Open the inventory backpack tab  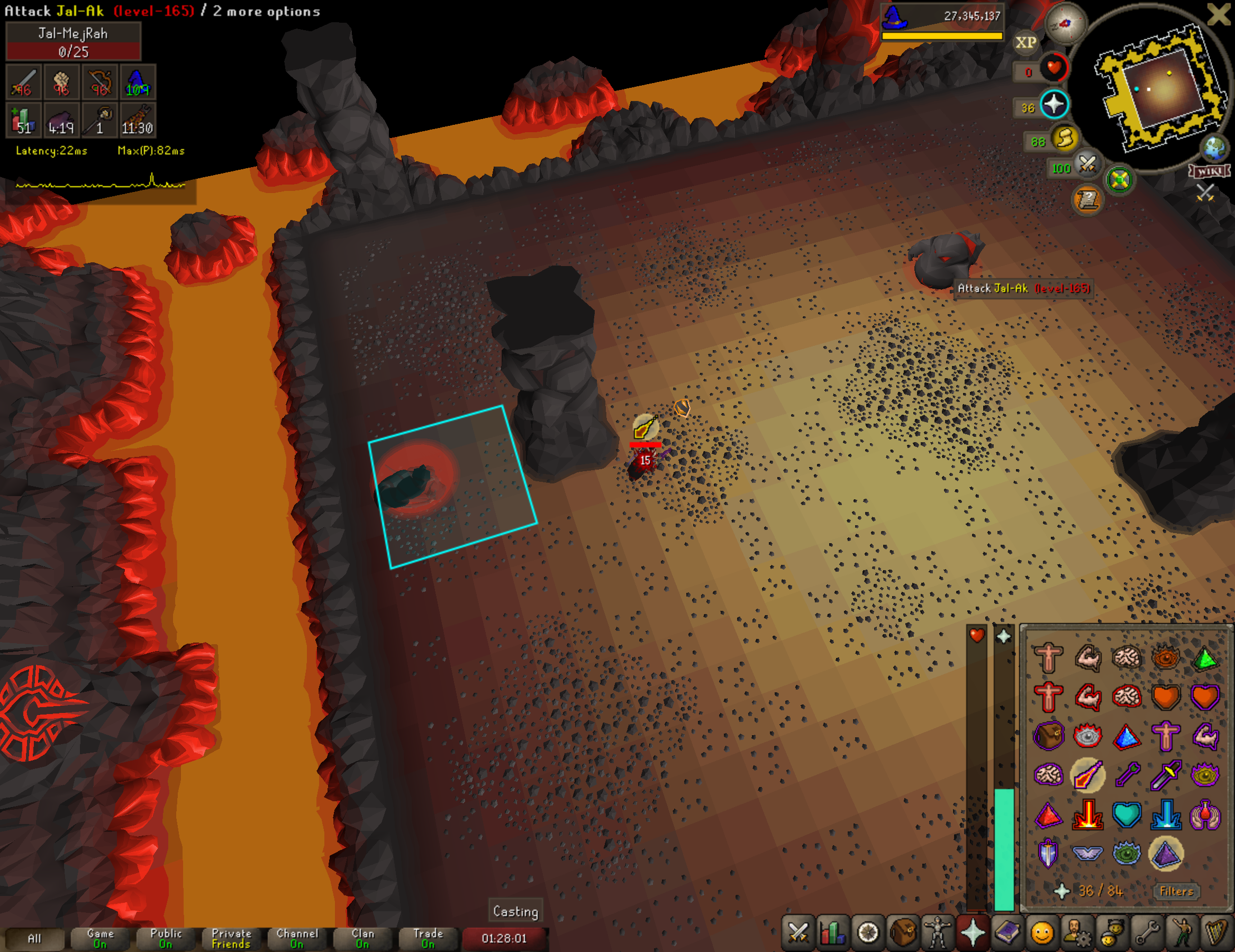[903, 932]
